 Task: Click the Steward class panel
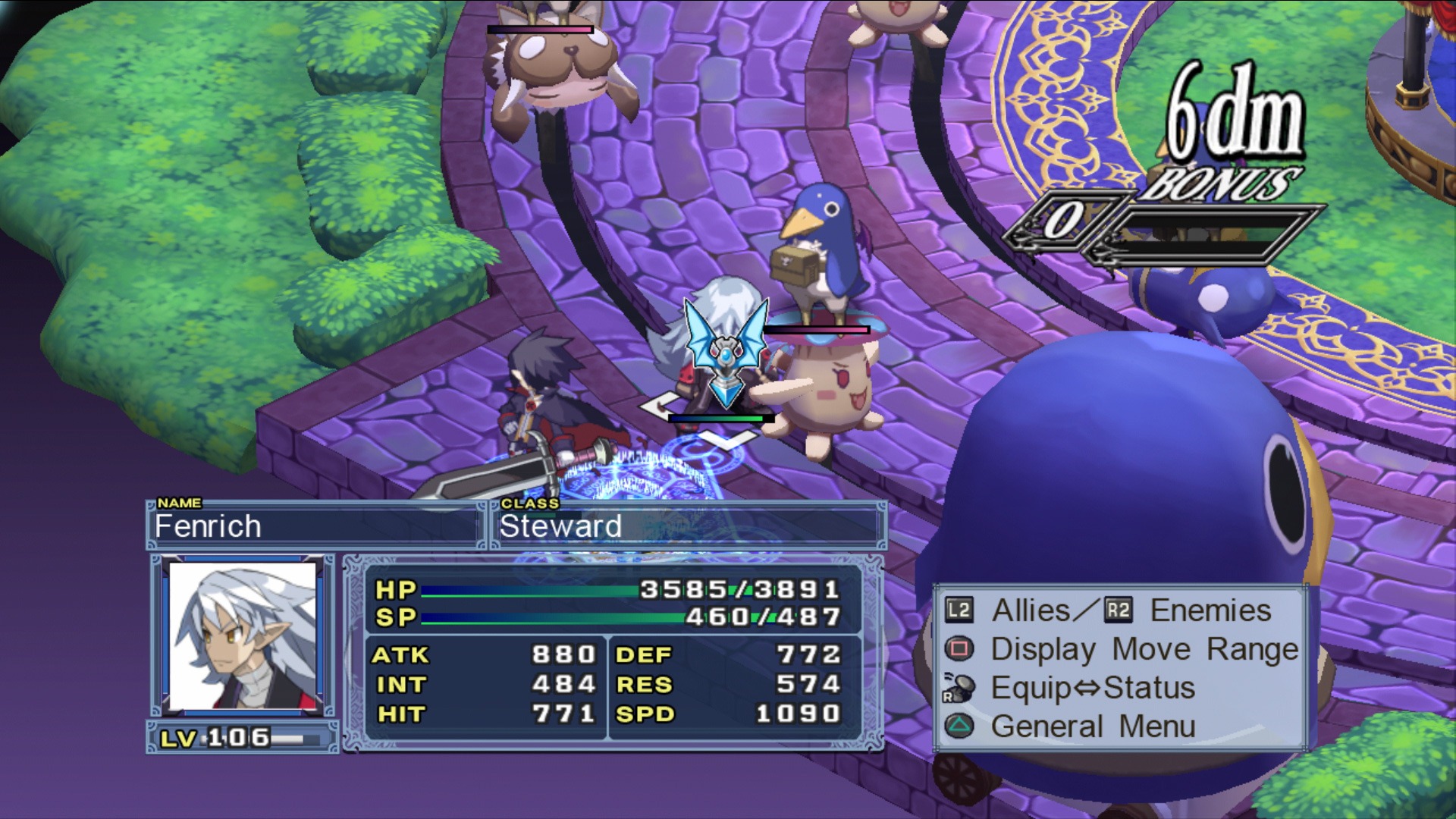pos(688,526)
